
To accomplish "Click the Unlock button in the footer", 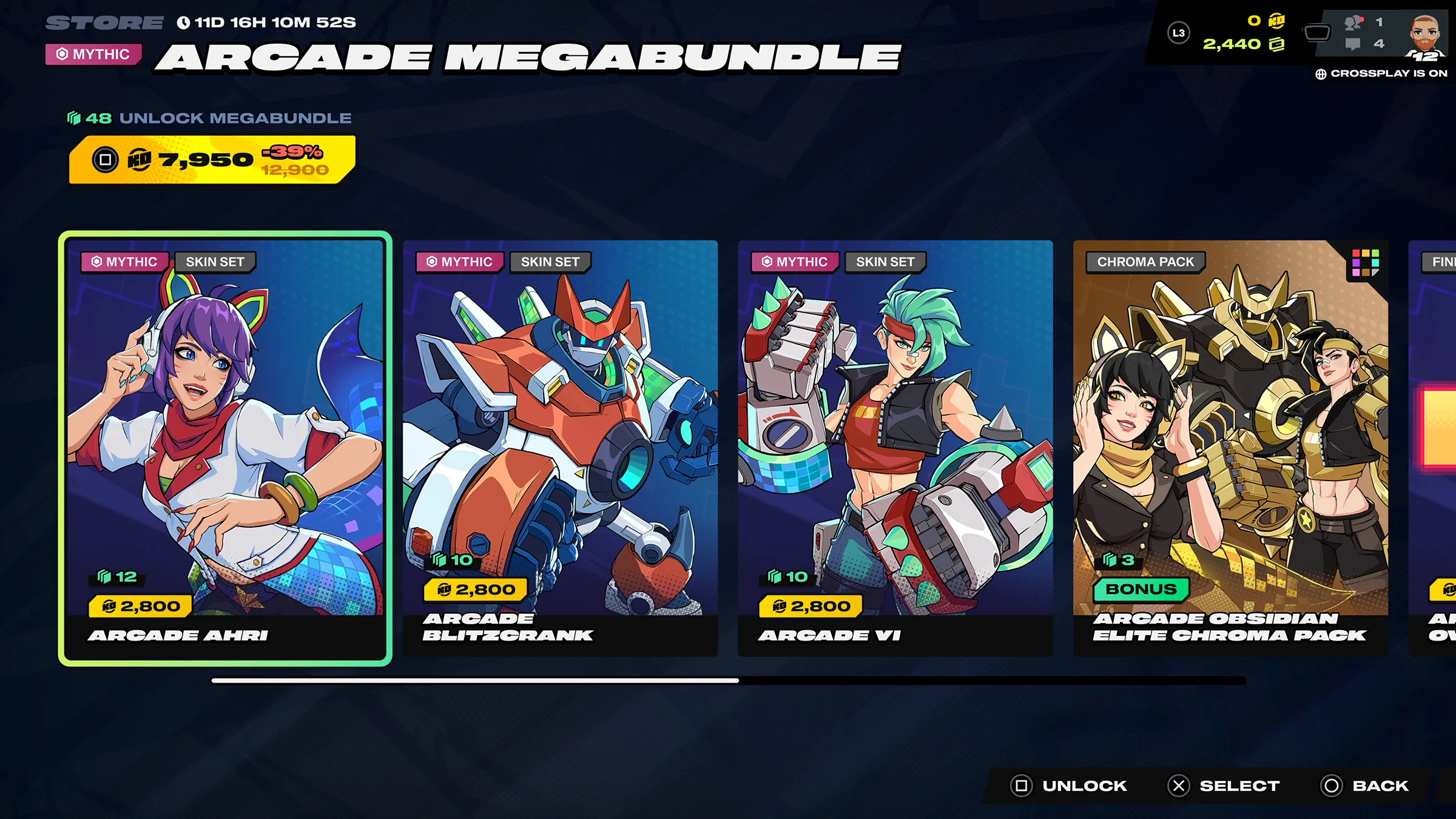I will point(1070,786).
